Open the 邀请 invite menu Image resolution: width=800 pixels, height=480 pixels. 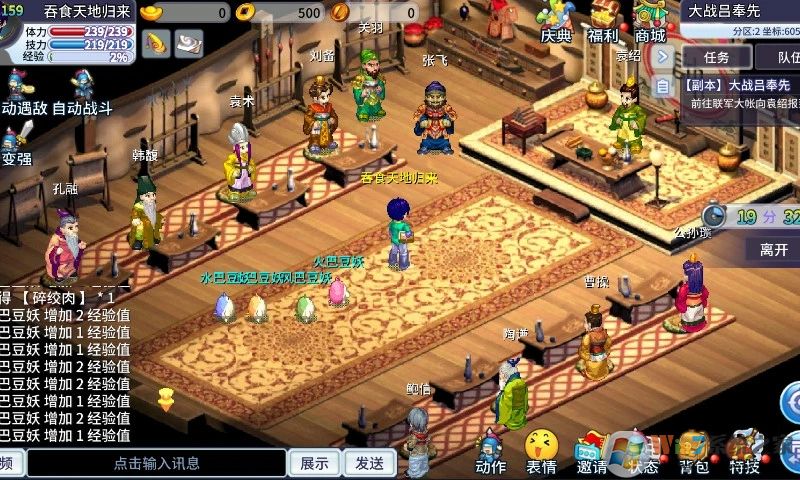pyautogui.click(x=592, y=451)
